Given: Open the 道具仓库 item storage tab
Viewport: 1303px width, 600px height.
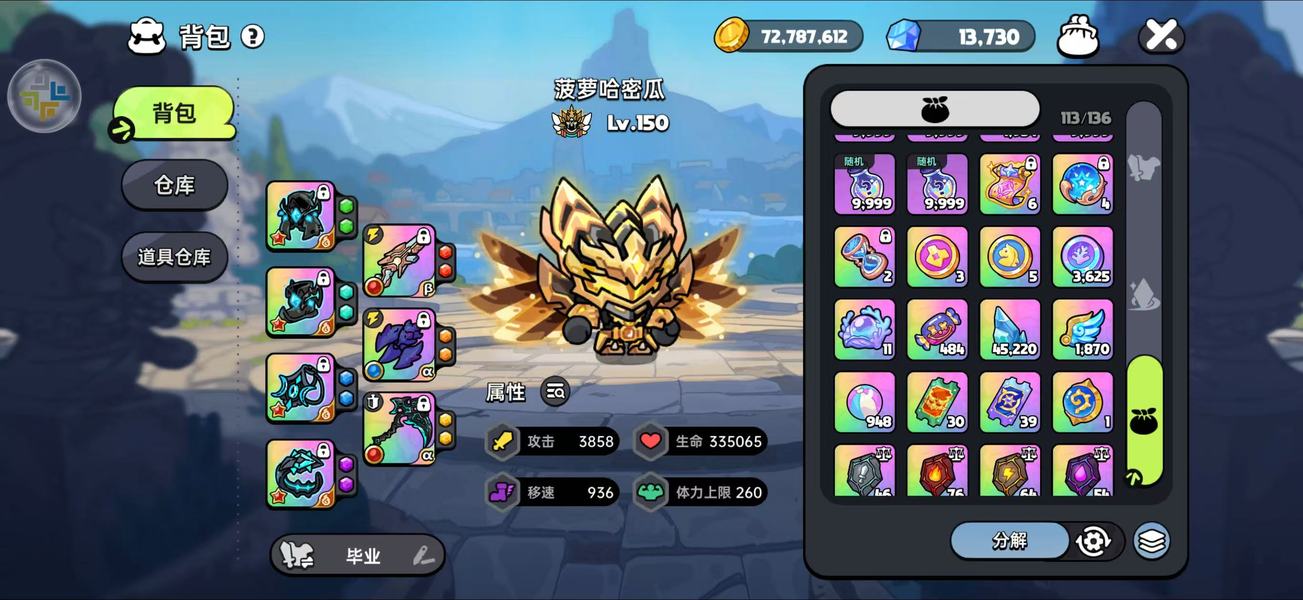Looking at the screenshot, I should point(175,257).
